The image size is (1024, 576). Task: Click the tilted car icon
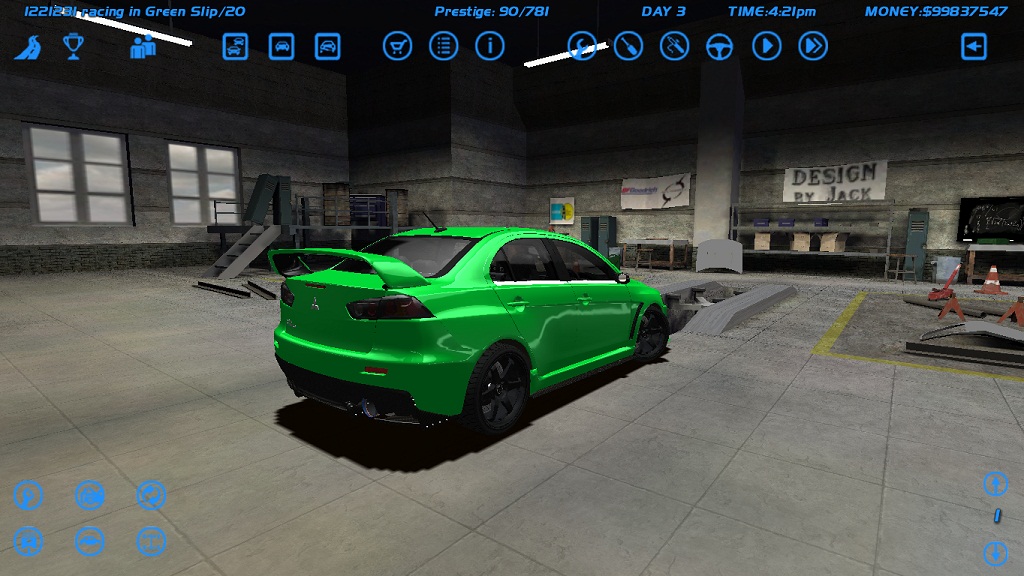(327, 46)
